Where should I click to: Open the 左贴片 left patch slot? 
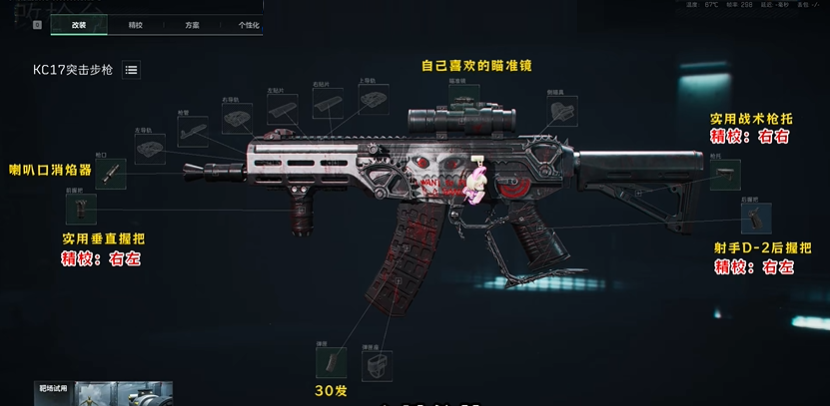281,108
